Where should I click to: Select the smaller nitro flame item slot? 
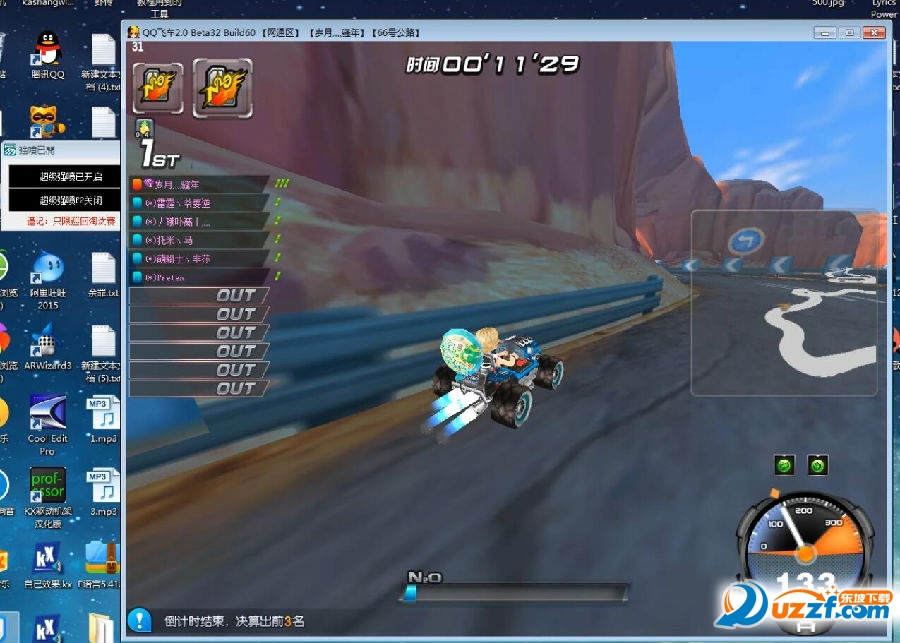(x=158, y=88)
